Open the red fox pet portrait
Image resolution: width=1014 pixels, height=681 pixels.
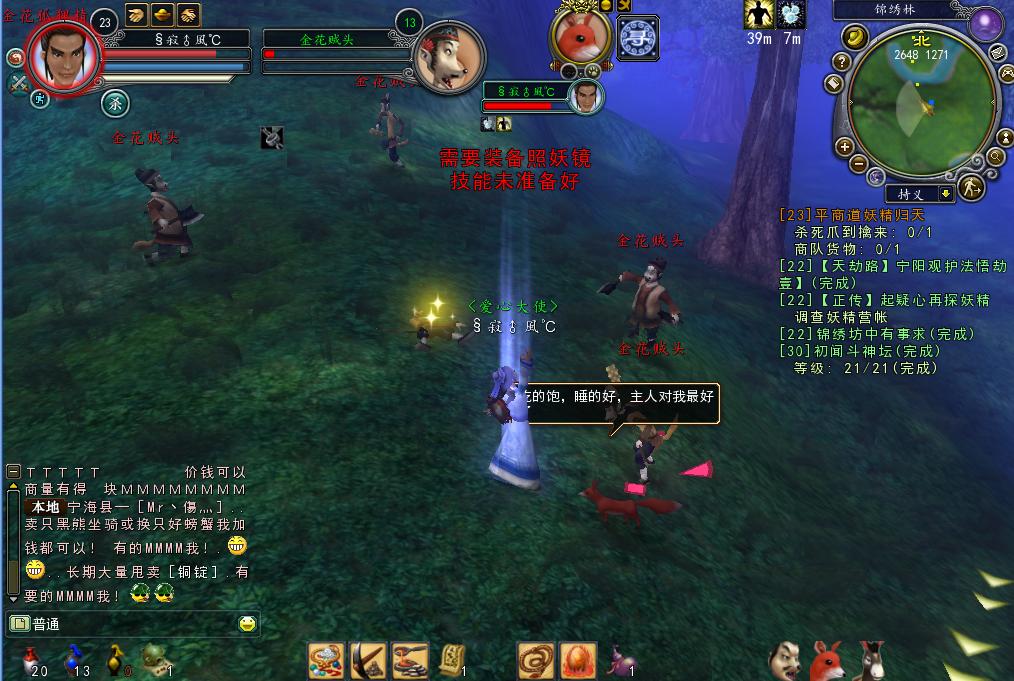(x=581, y=37)
